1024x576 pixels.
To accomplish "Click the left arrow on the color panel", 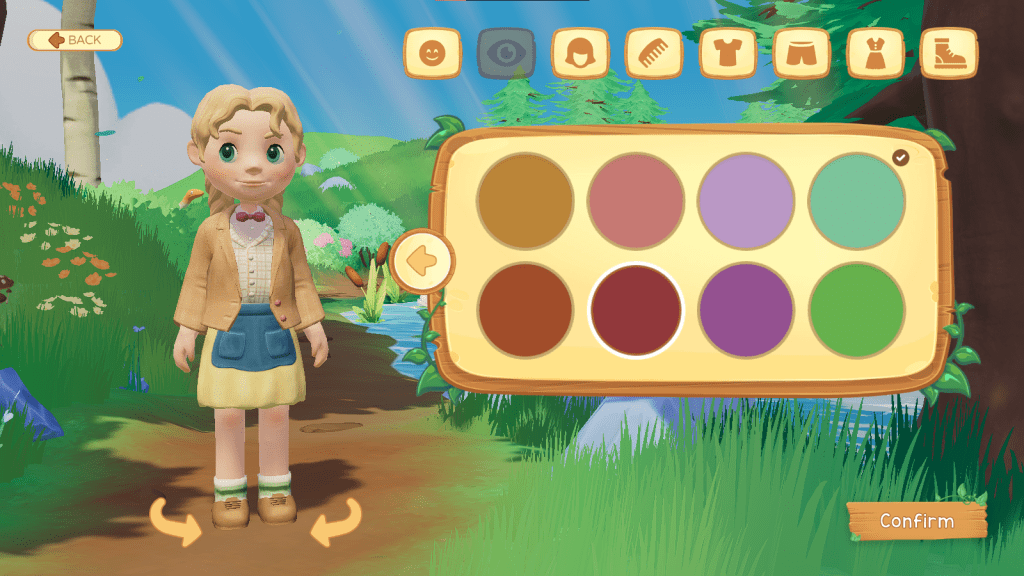I will 424,261.
